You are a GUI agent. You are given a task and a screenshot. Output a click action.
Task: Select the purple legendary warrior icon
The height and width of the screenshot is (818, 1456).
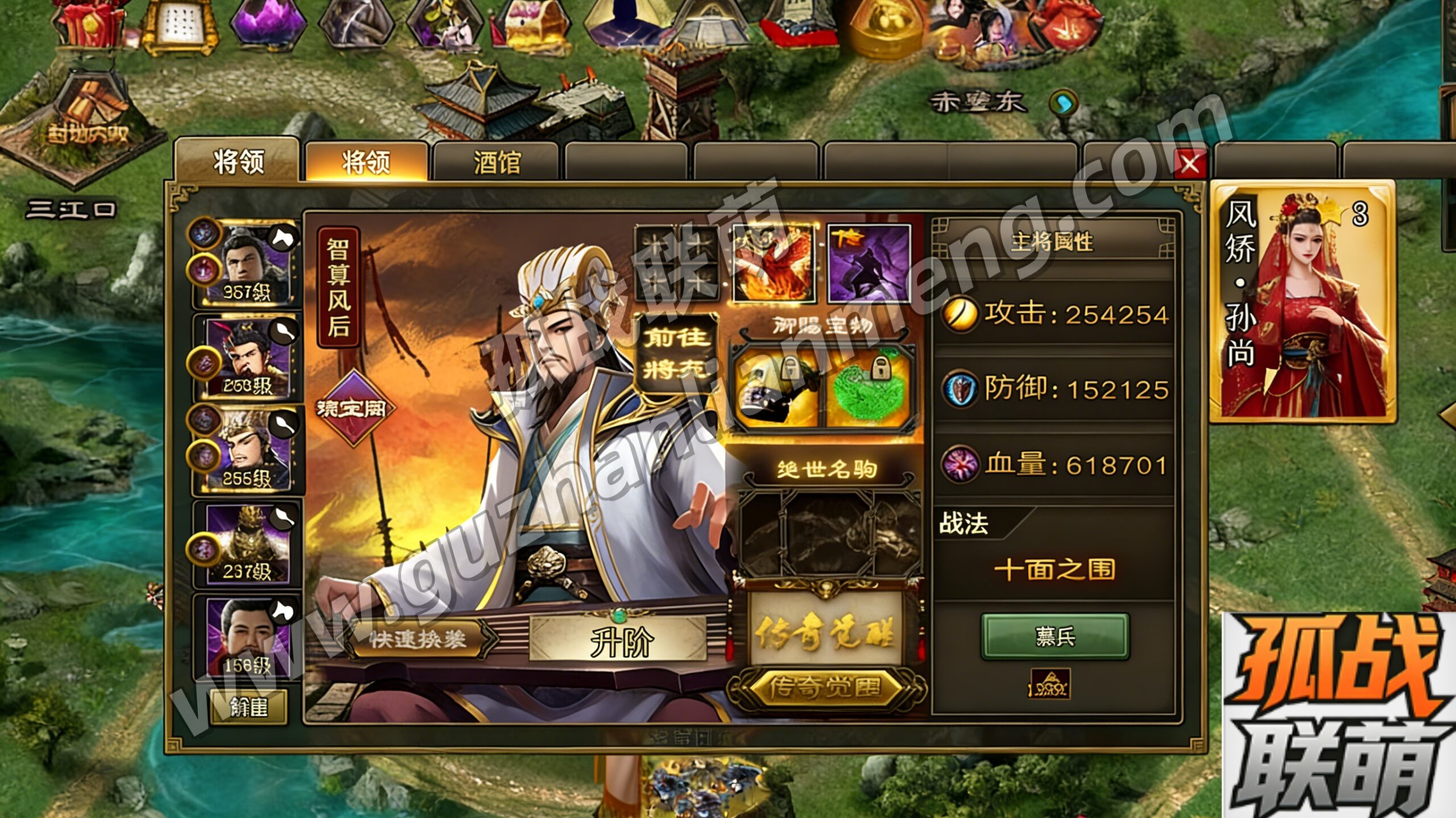click(869, 264)
